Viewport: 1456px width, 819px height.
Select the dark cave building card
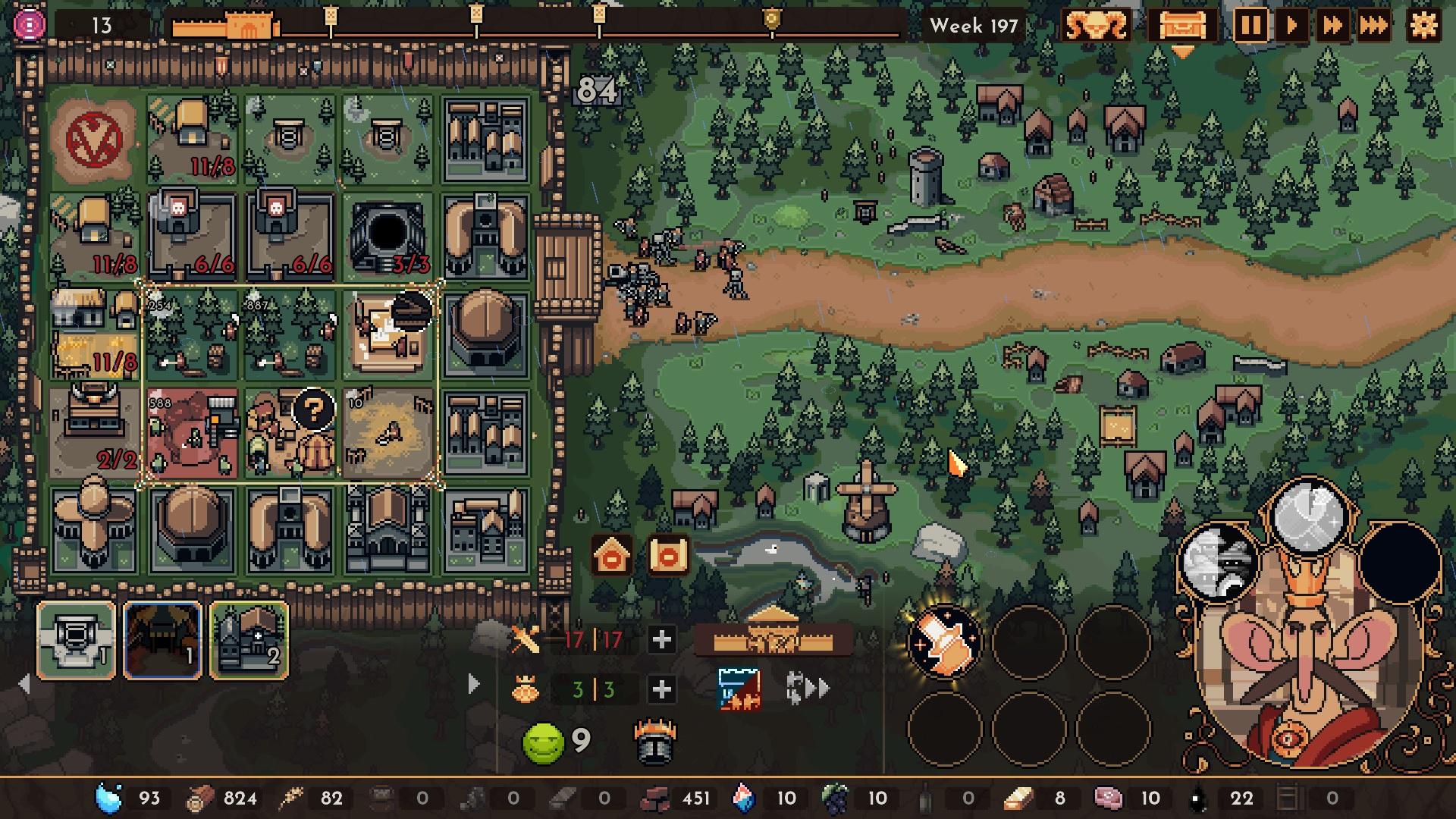[x=163, y=641]
